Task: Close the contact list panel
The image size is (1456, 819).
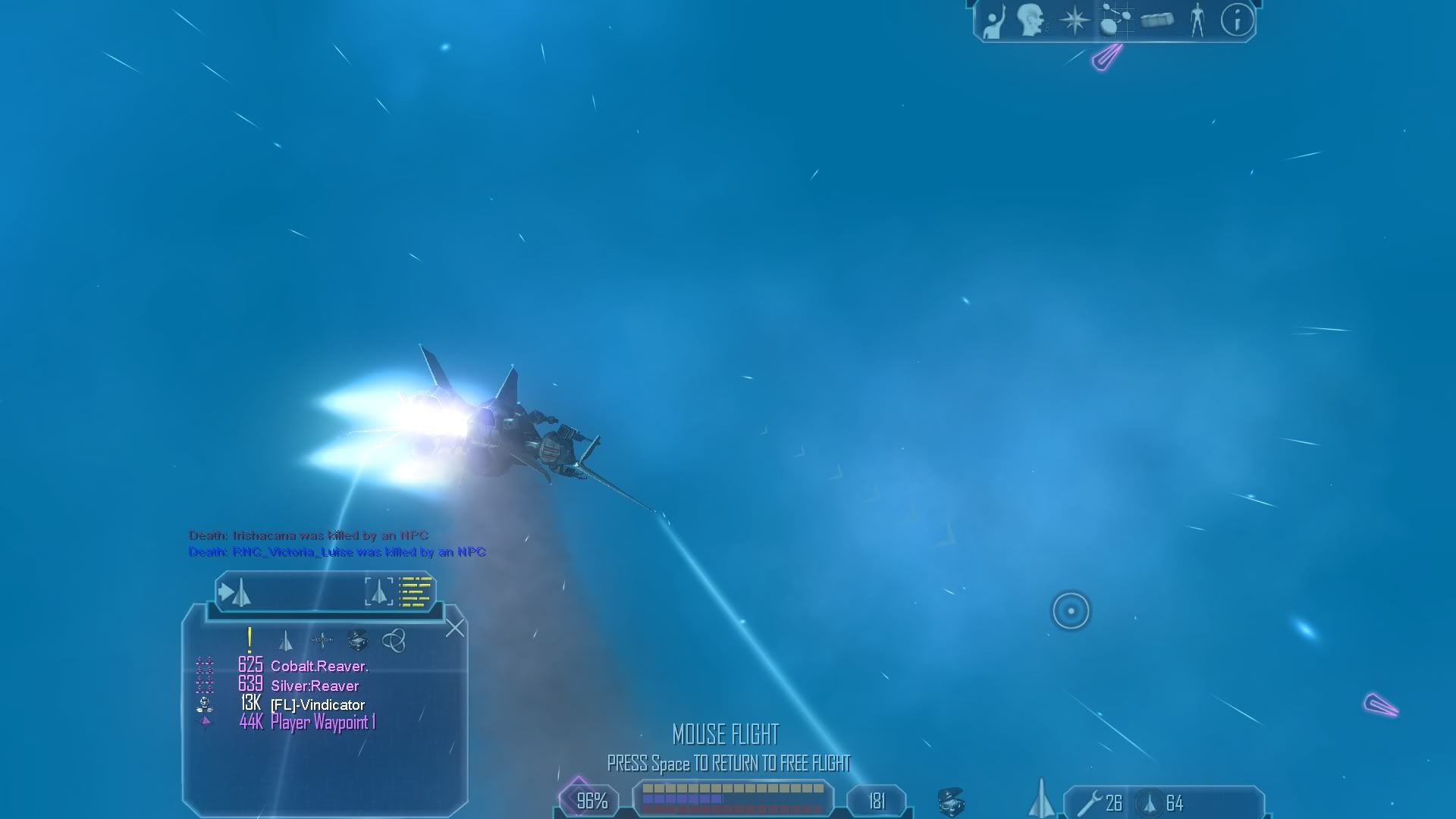Action: click(x=455, y=628)
